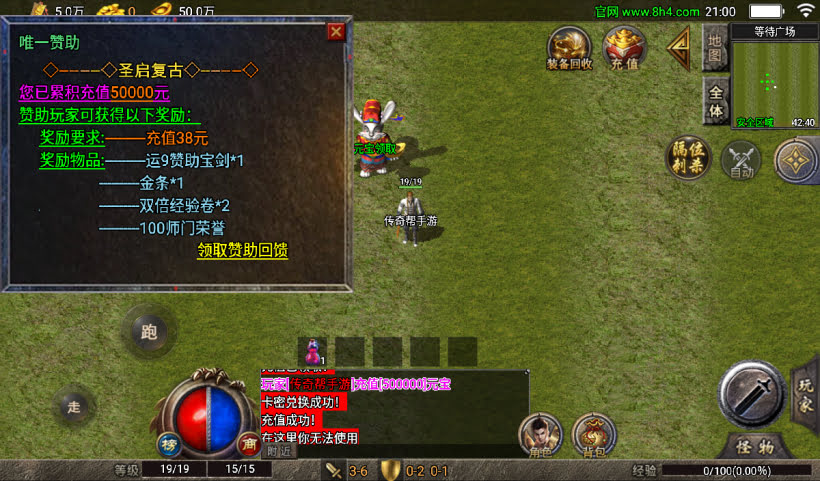
Task: Close the 唯一赞助 sponsor dialog
Action: coord(336,31)
